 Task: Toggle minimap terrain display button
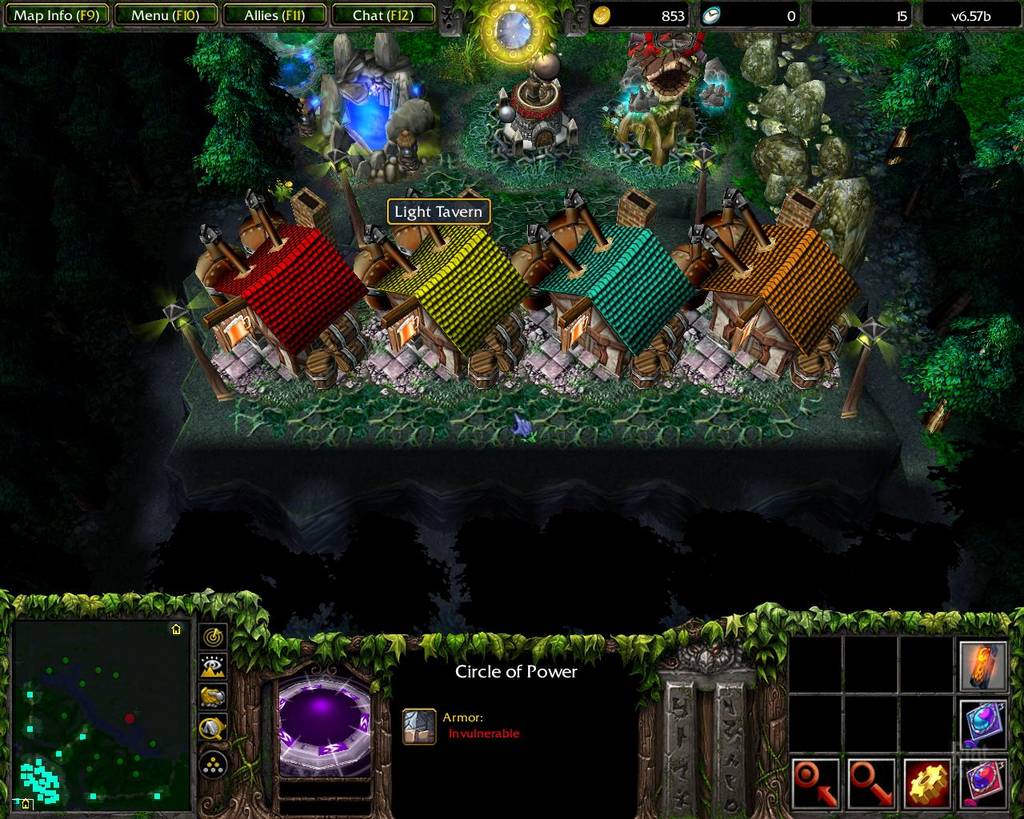214,667
